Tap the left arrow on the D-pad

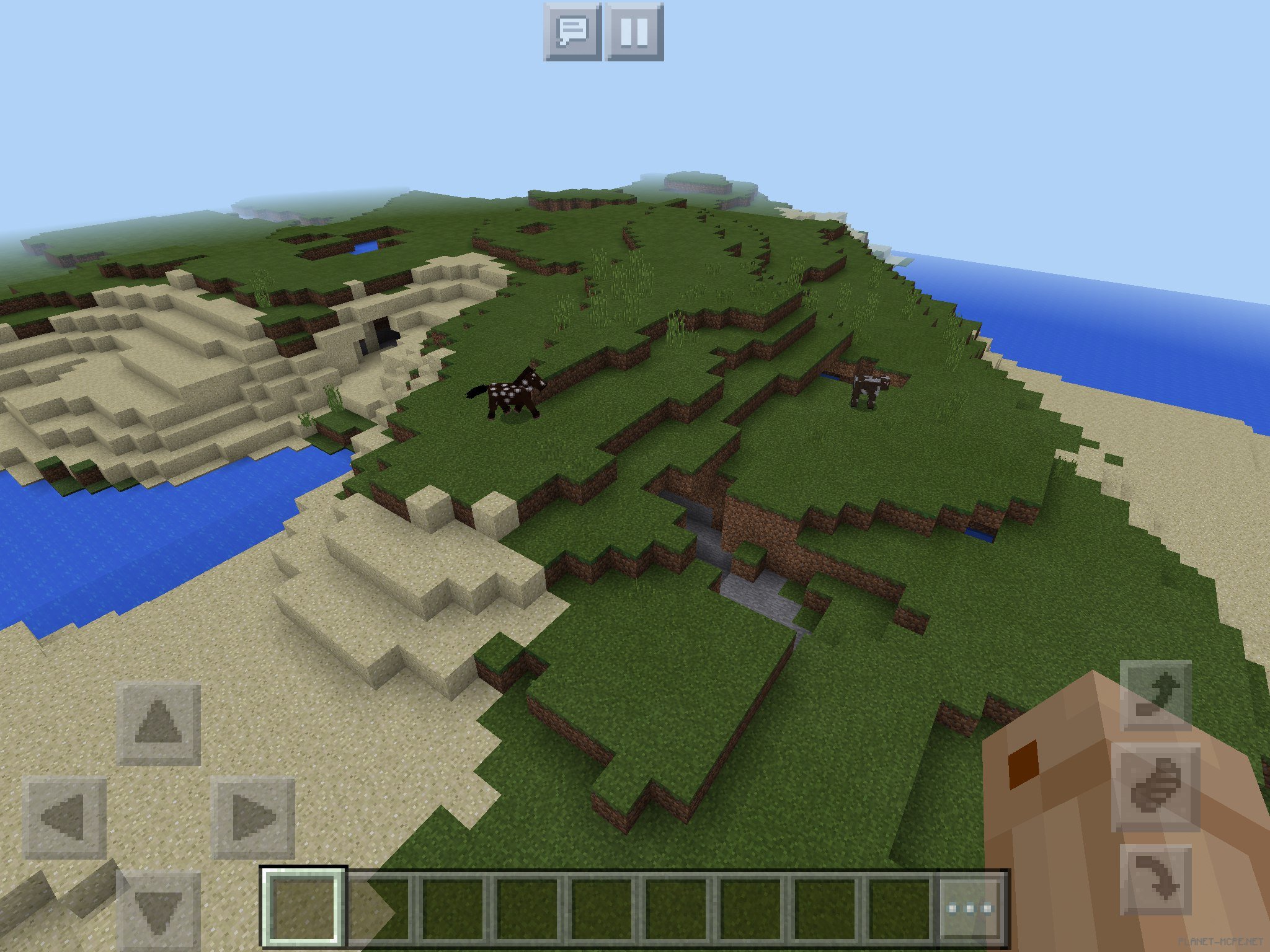click(64, 818)
